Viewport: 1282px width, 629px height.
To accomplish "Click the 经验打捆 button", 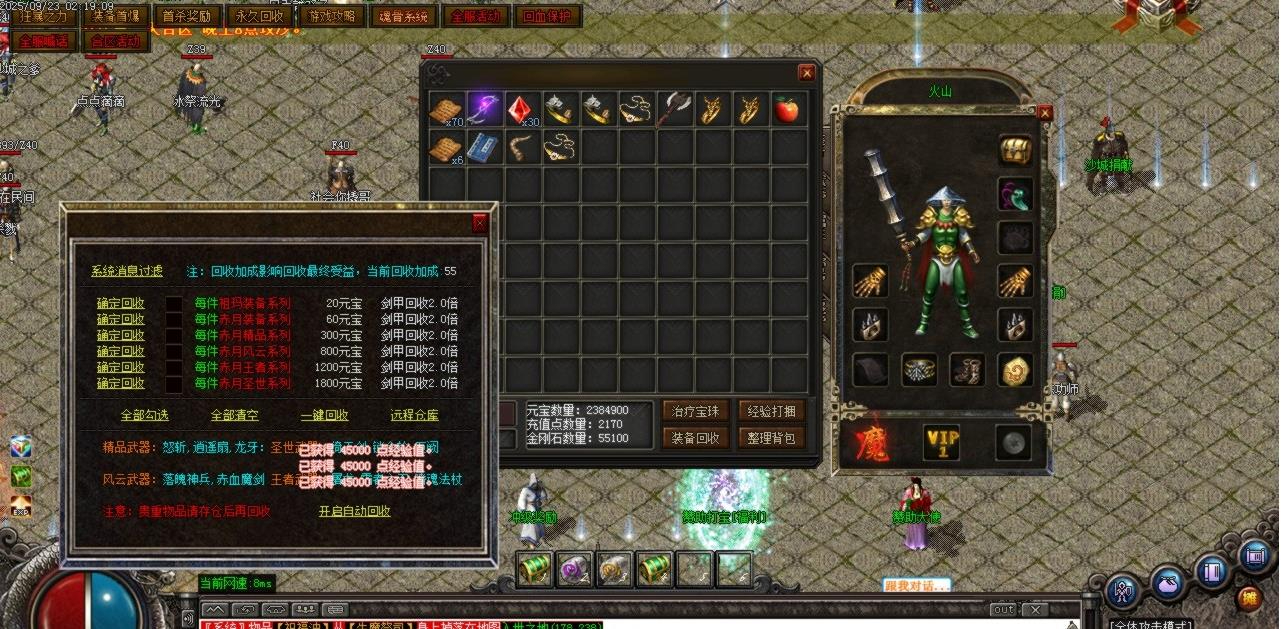I will click(x=770, y=411).
